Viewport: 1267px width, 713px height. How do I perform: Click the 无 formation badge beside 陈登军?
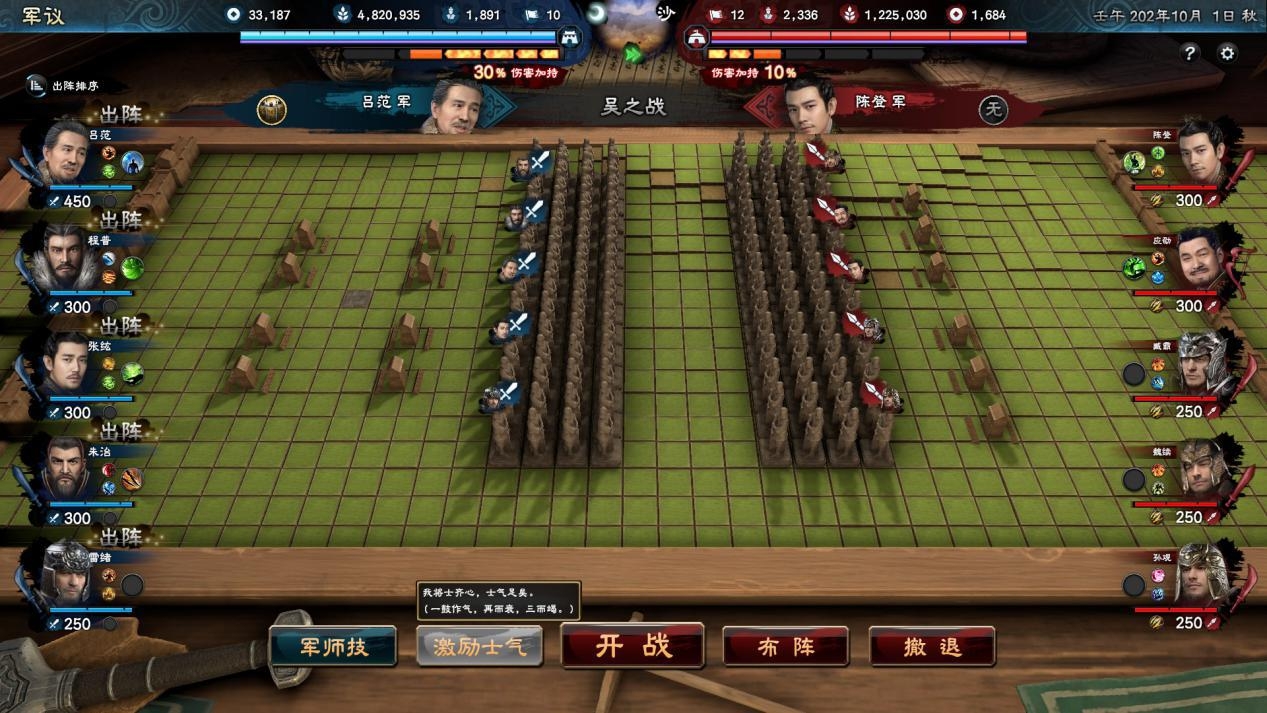[x=992, y=108]
